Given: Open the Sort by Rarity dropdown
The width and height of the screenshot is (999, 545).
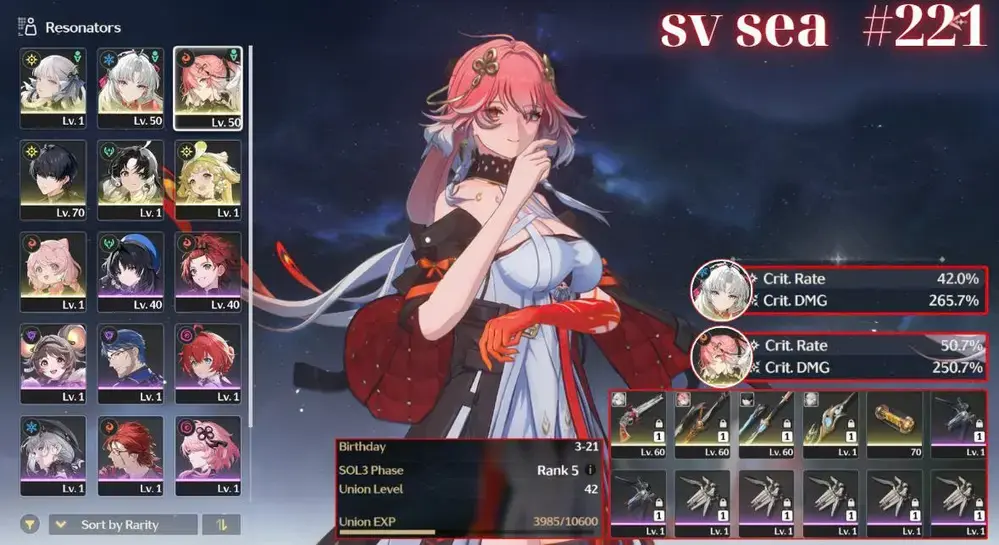Looking at the screenshot, I should click(x=123, y=525).
